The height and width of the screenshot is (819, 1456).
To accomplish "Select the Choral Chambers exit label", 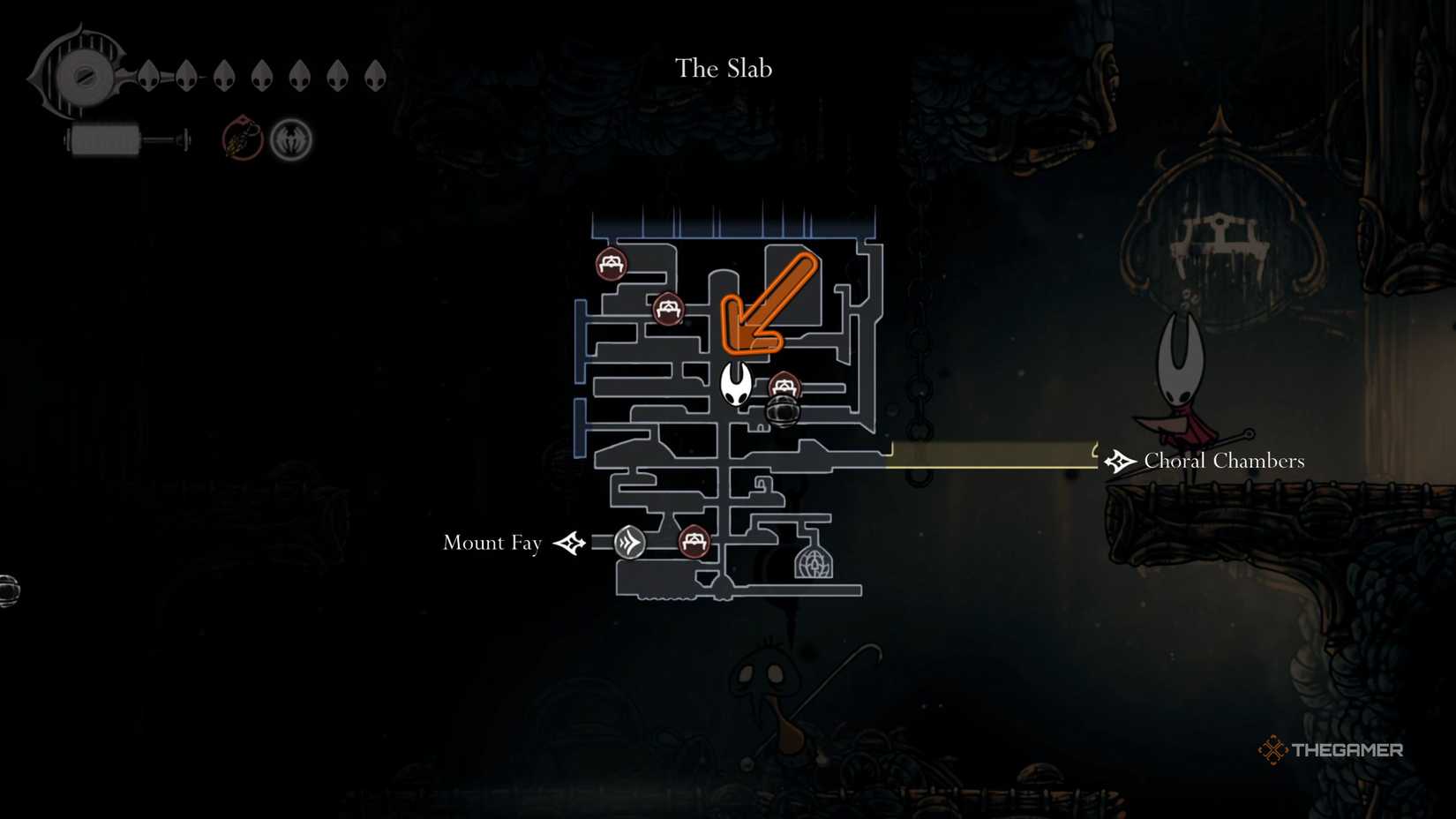I will point(1223,461).
